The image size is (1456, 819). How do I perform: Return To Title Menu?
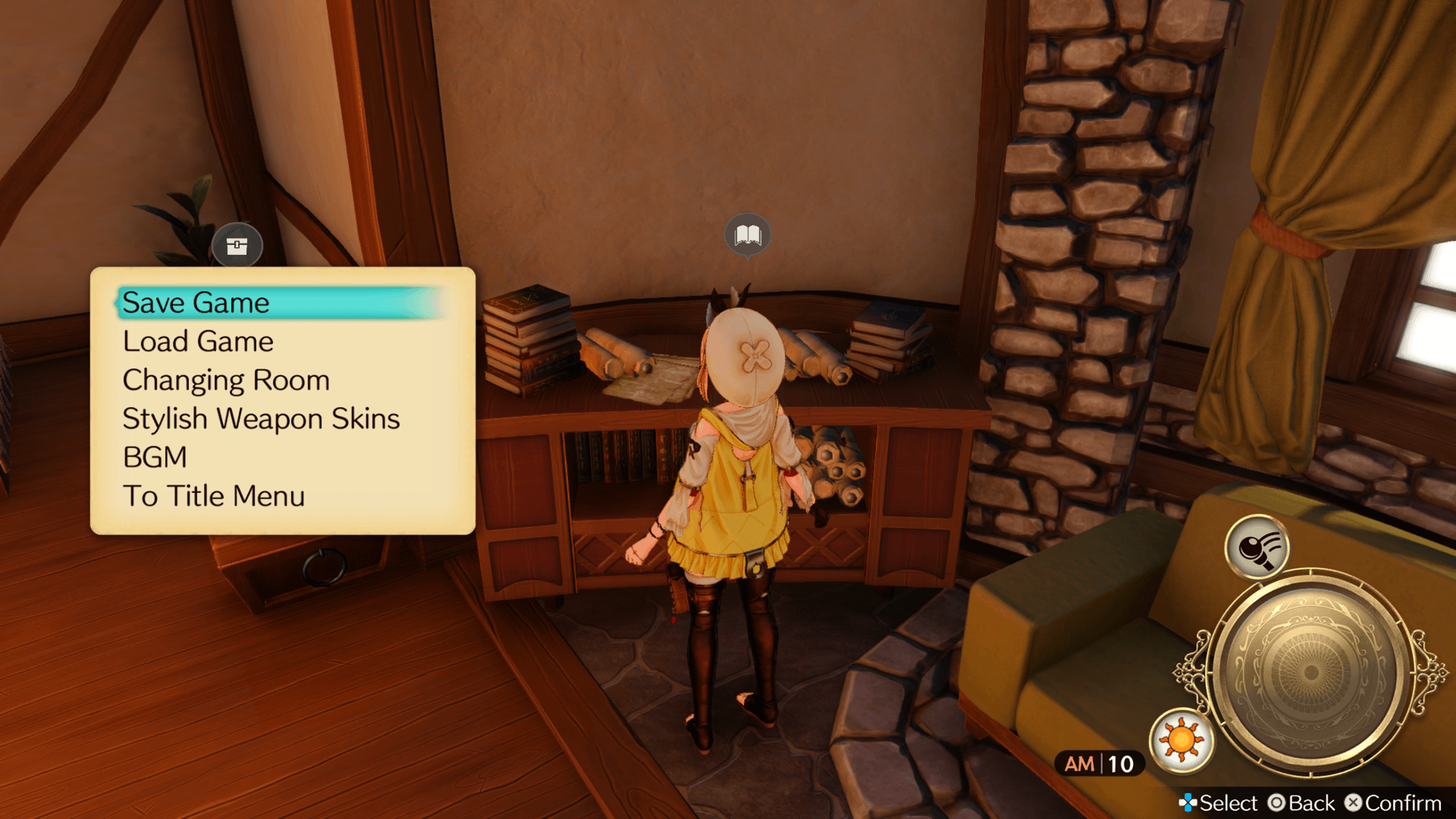coord(214,496)
